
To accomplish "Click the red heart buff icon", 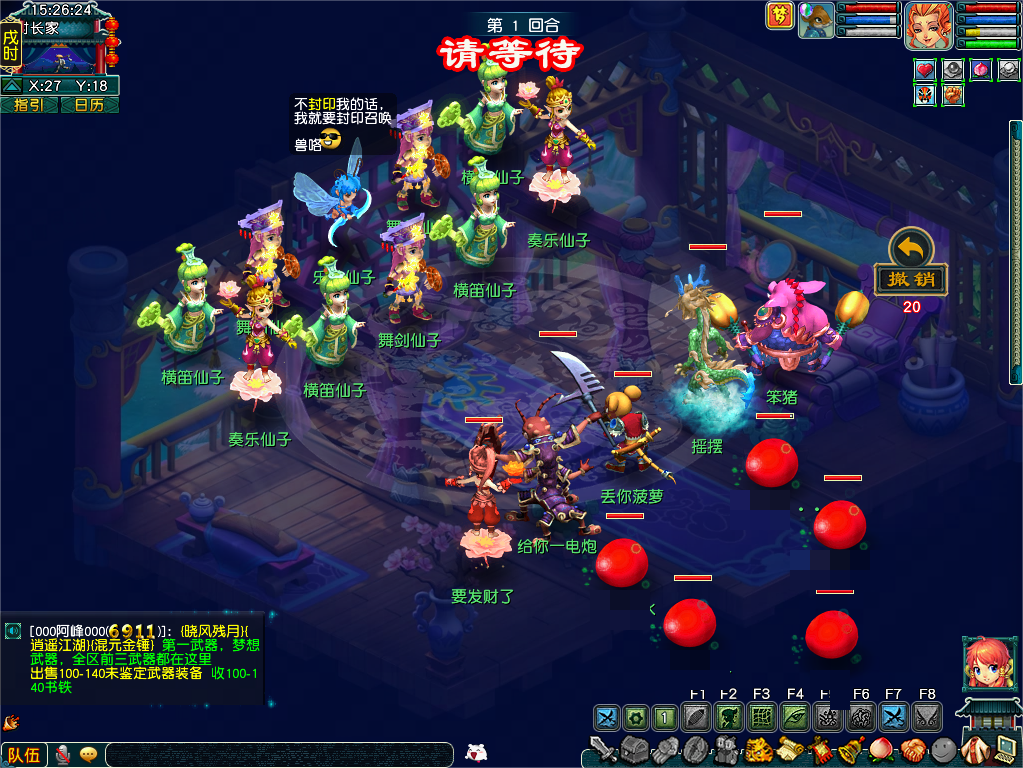I will coord(925,69).
